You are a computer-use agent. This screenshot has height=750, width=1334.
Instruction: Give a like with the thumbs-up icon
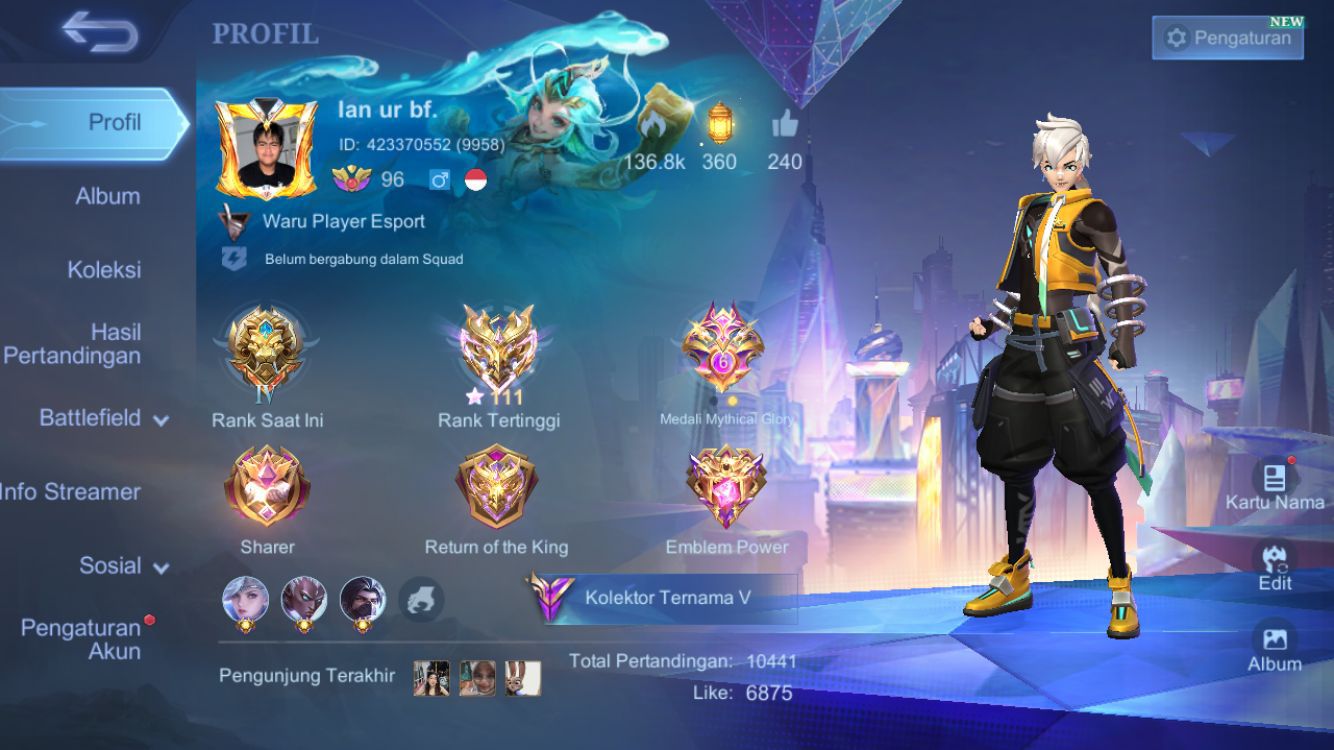[x=785, y=125]
